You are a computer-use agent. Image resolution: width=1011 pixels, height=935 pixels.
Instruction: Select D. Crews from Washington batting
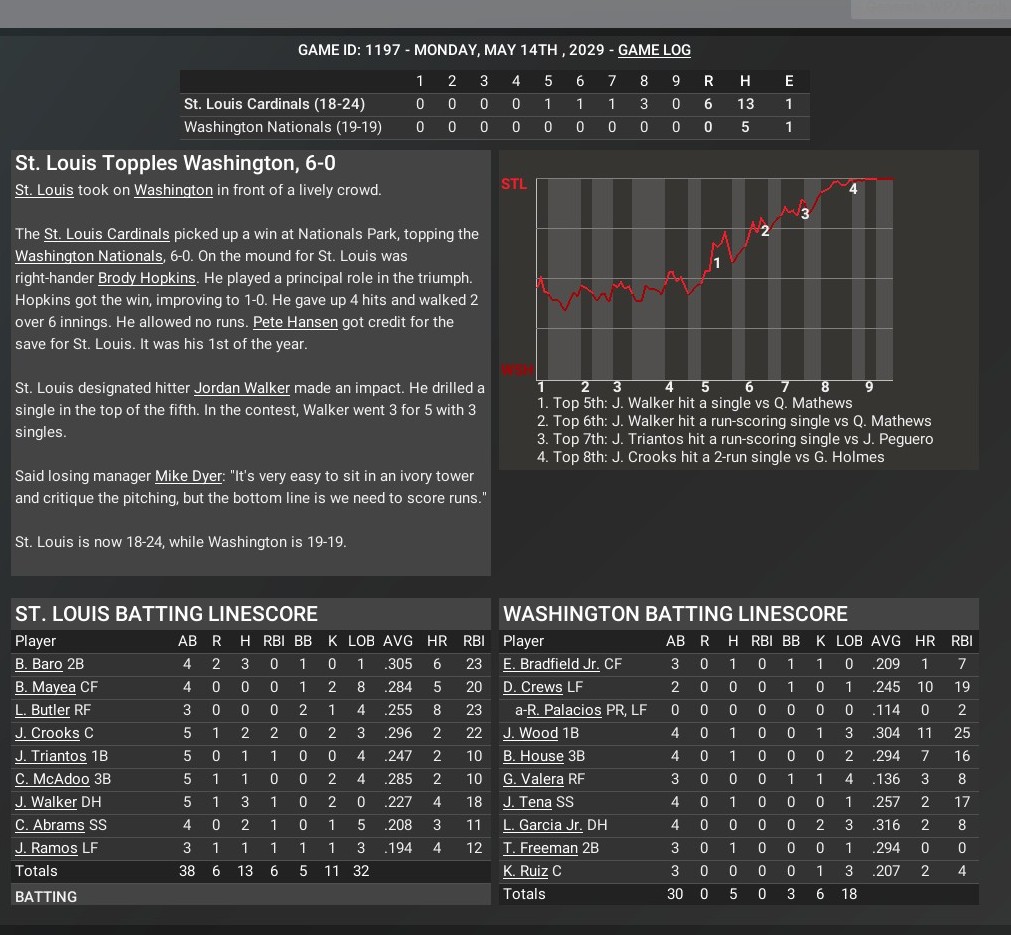pos(533,687)
